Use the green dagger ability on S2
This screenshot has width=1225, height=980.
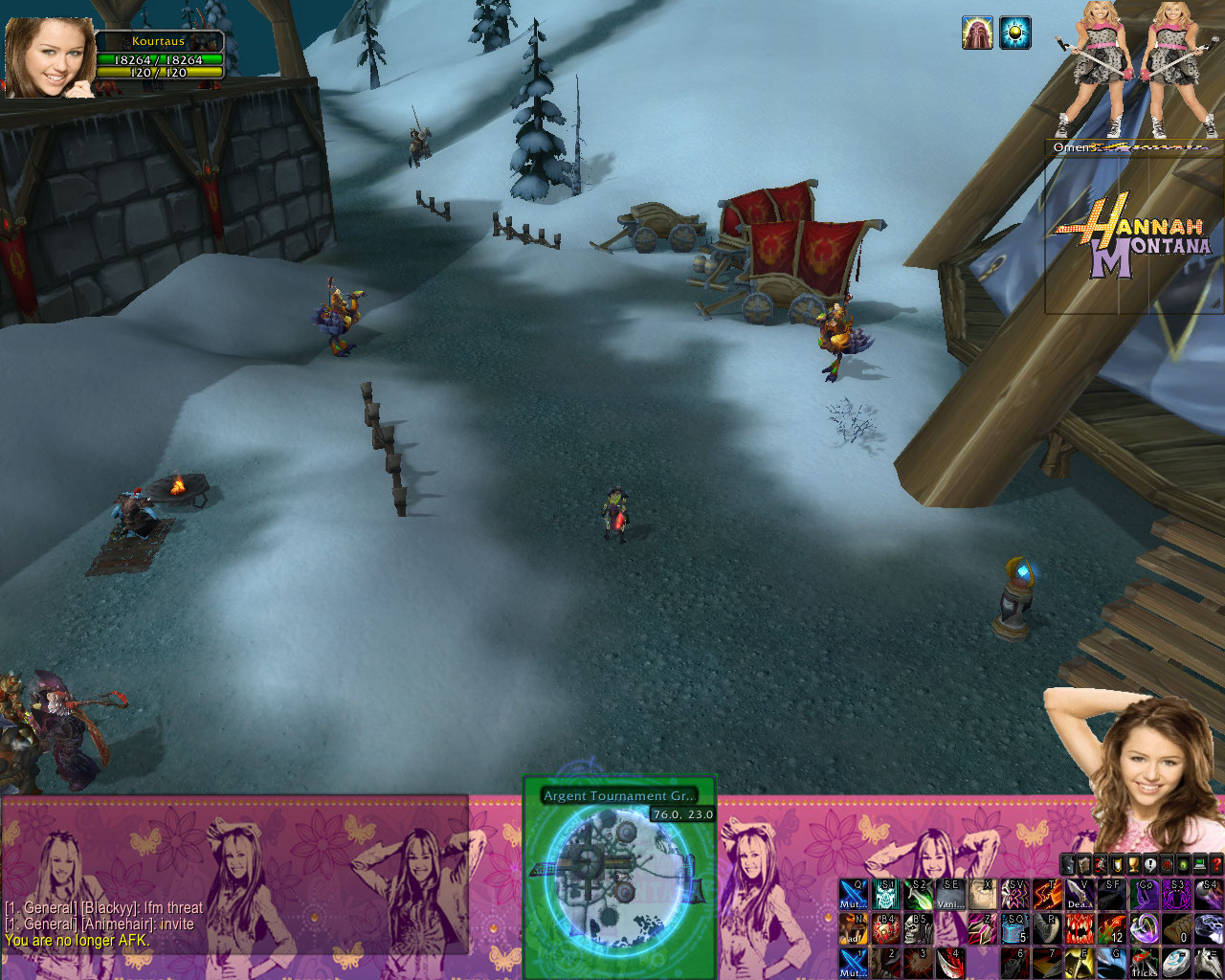coord(919,895)
